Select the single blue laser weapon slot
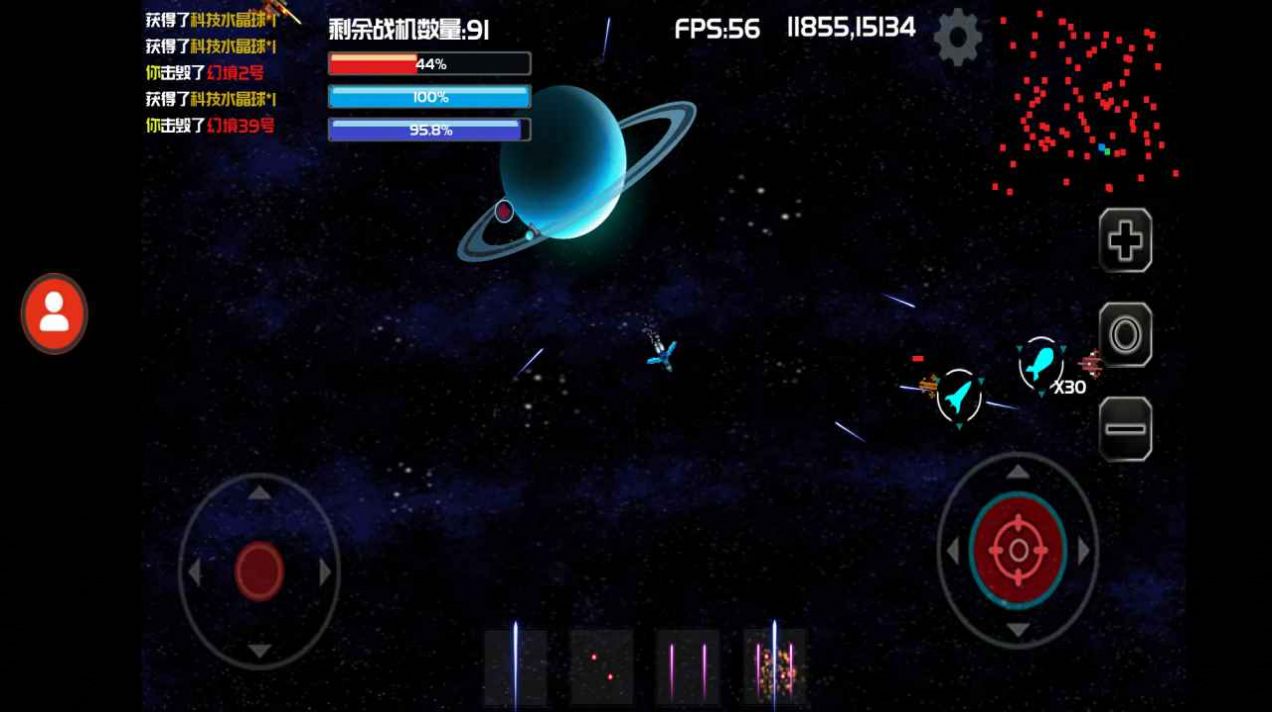Viewport: 1272px width, 712px height. pos(516,666)
